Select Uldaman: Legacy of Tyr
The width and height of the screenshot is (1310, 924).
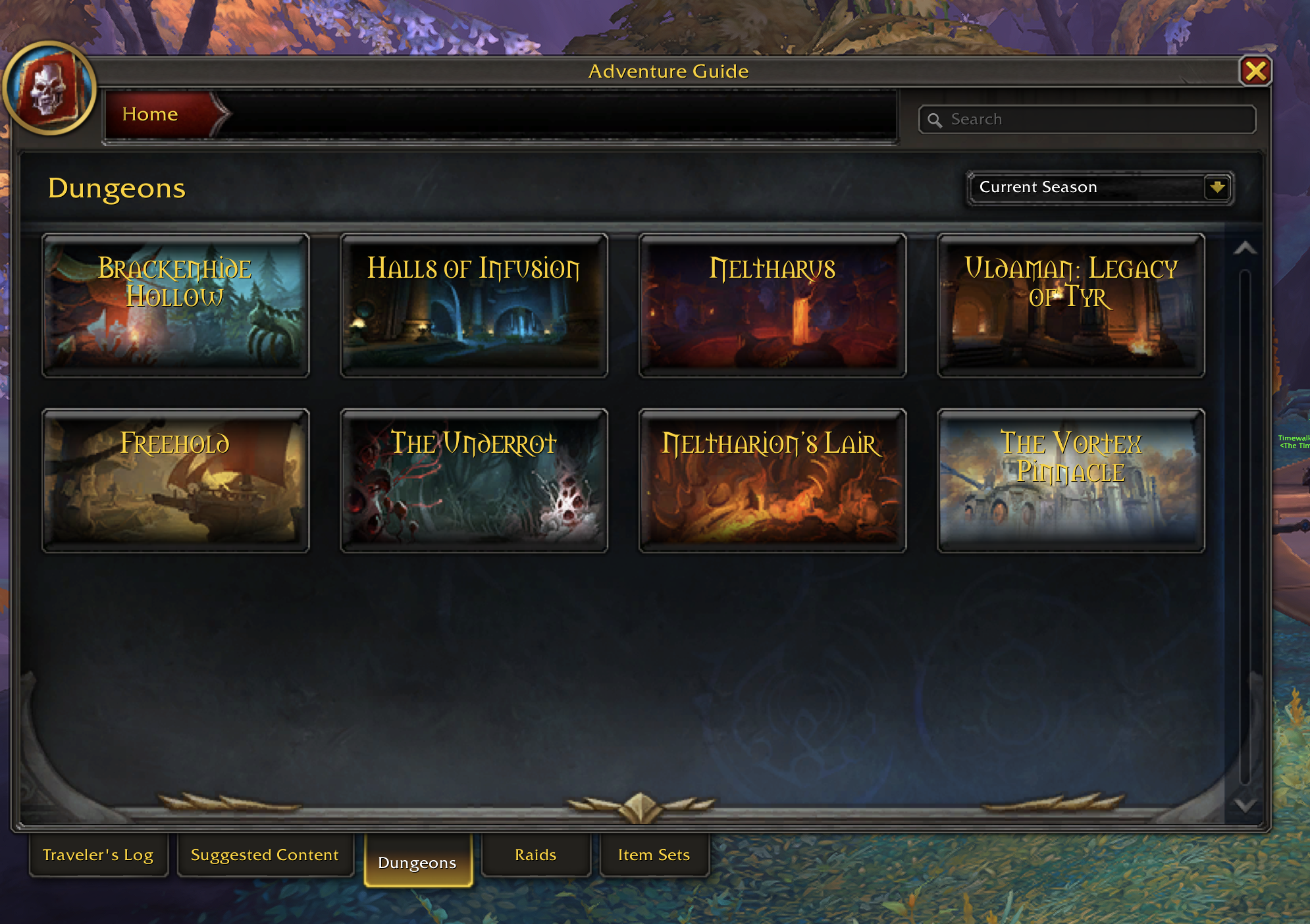tap(1071, 305)
